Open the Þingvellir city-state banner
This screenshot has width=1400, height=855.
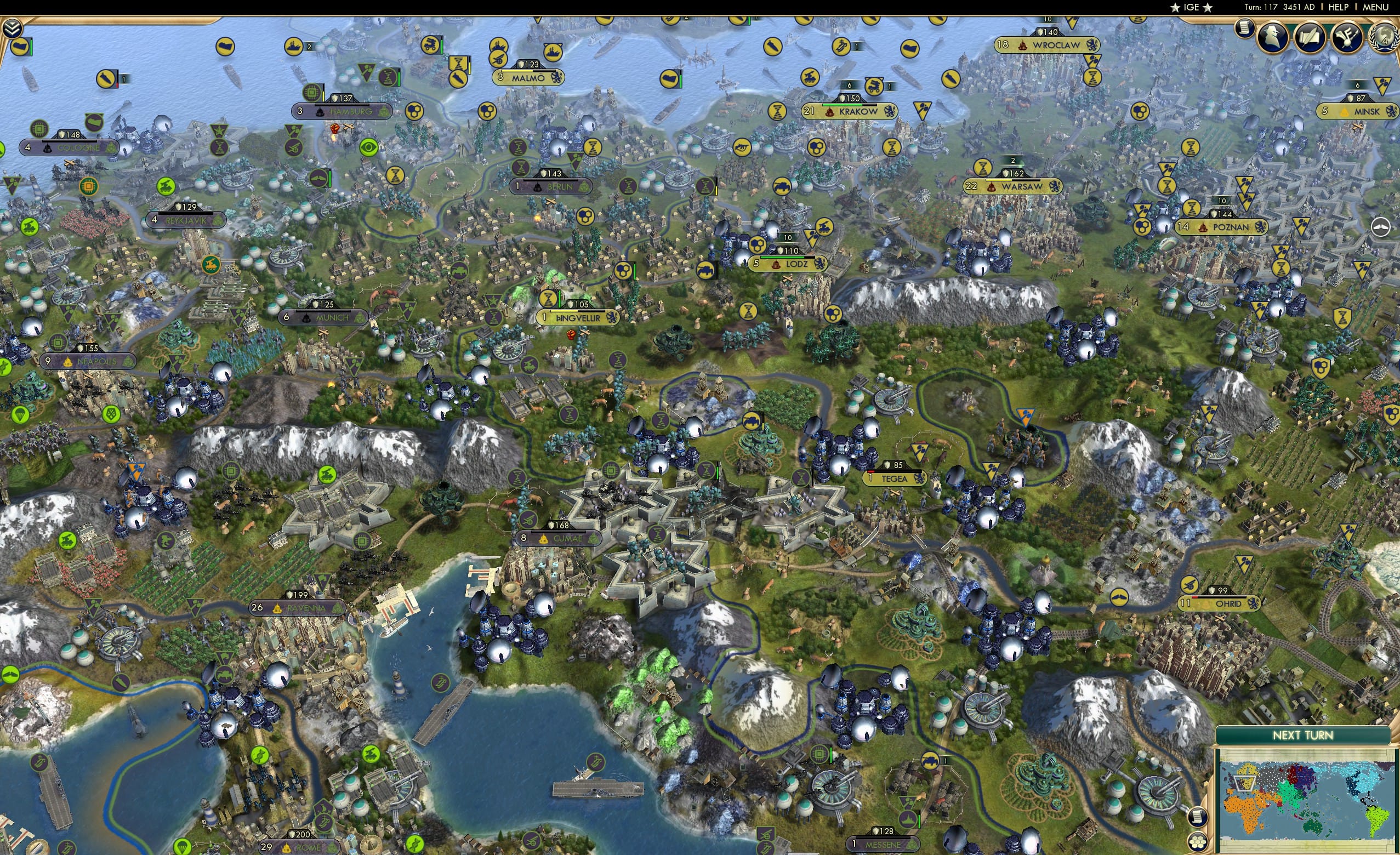click(x=577, y=318)
